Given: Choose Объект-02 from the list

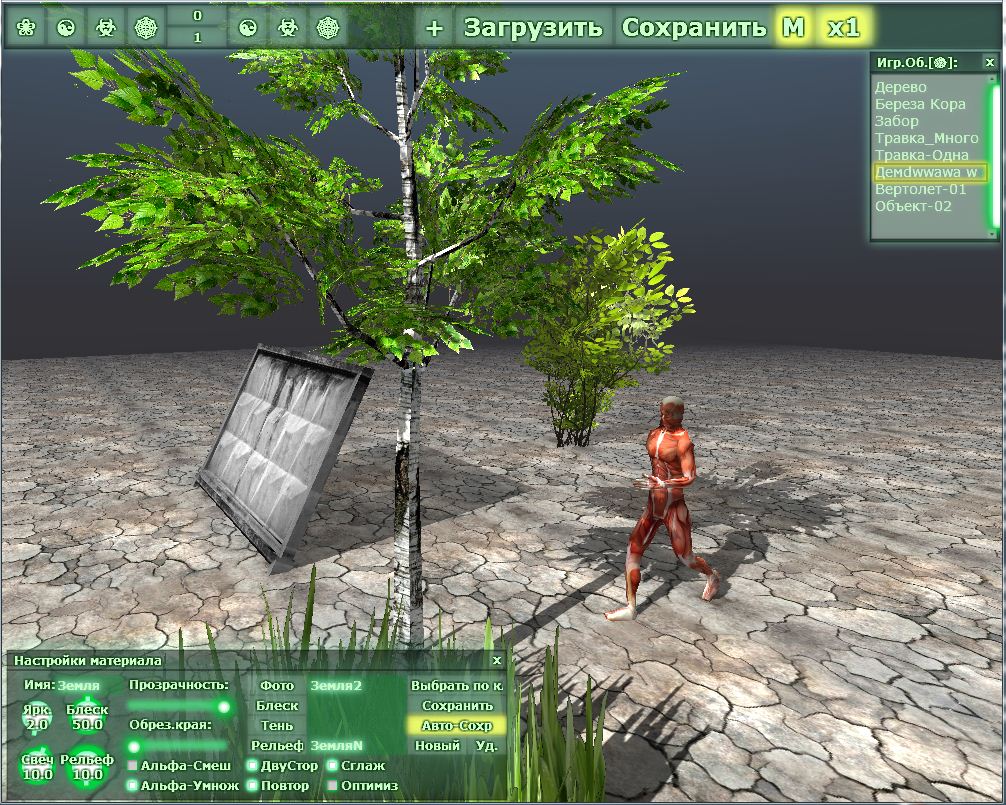Looking at the screenshot, I should click(913, 206).
